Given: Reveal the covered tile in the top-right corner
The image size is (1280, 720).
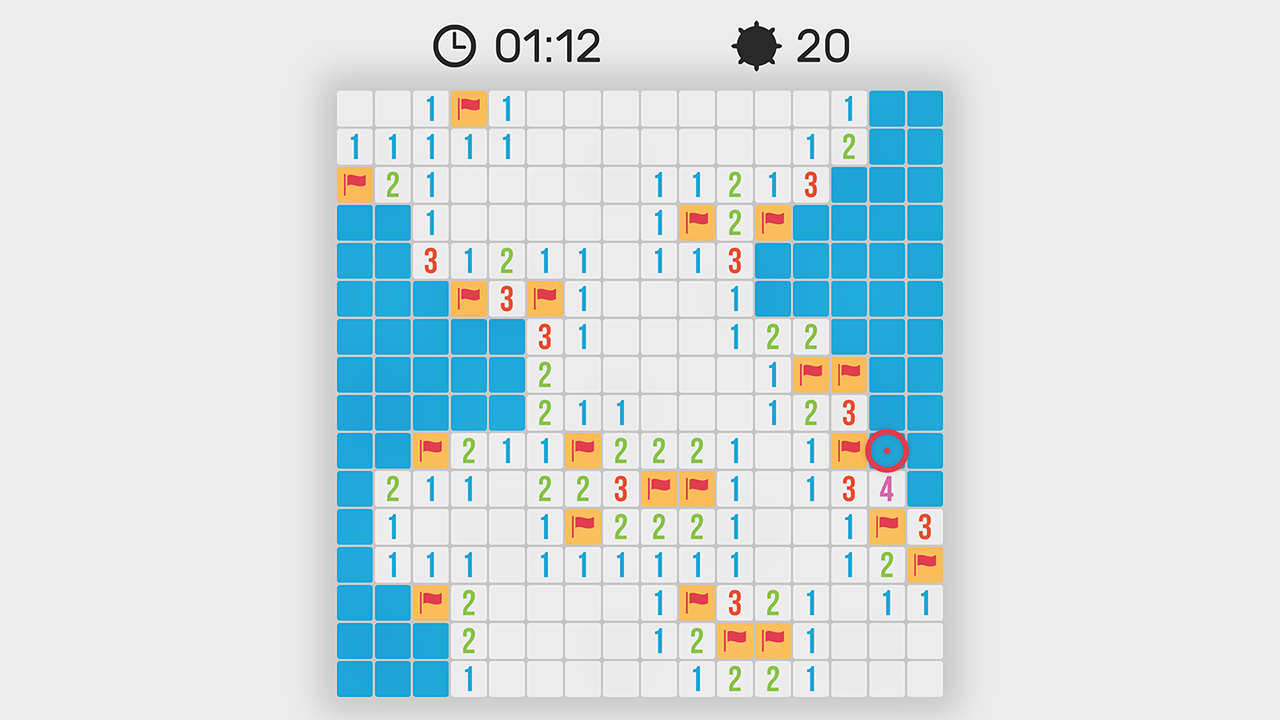Looking at the screenshot, I should pyautogui.click(x=924, y=108).
